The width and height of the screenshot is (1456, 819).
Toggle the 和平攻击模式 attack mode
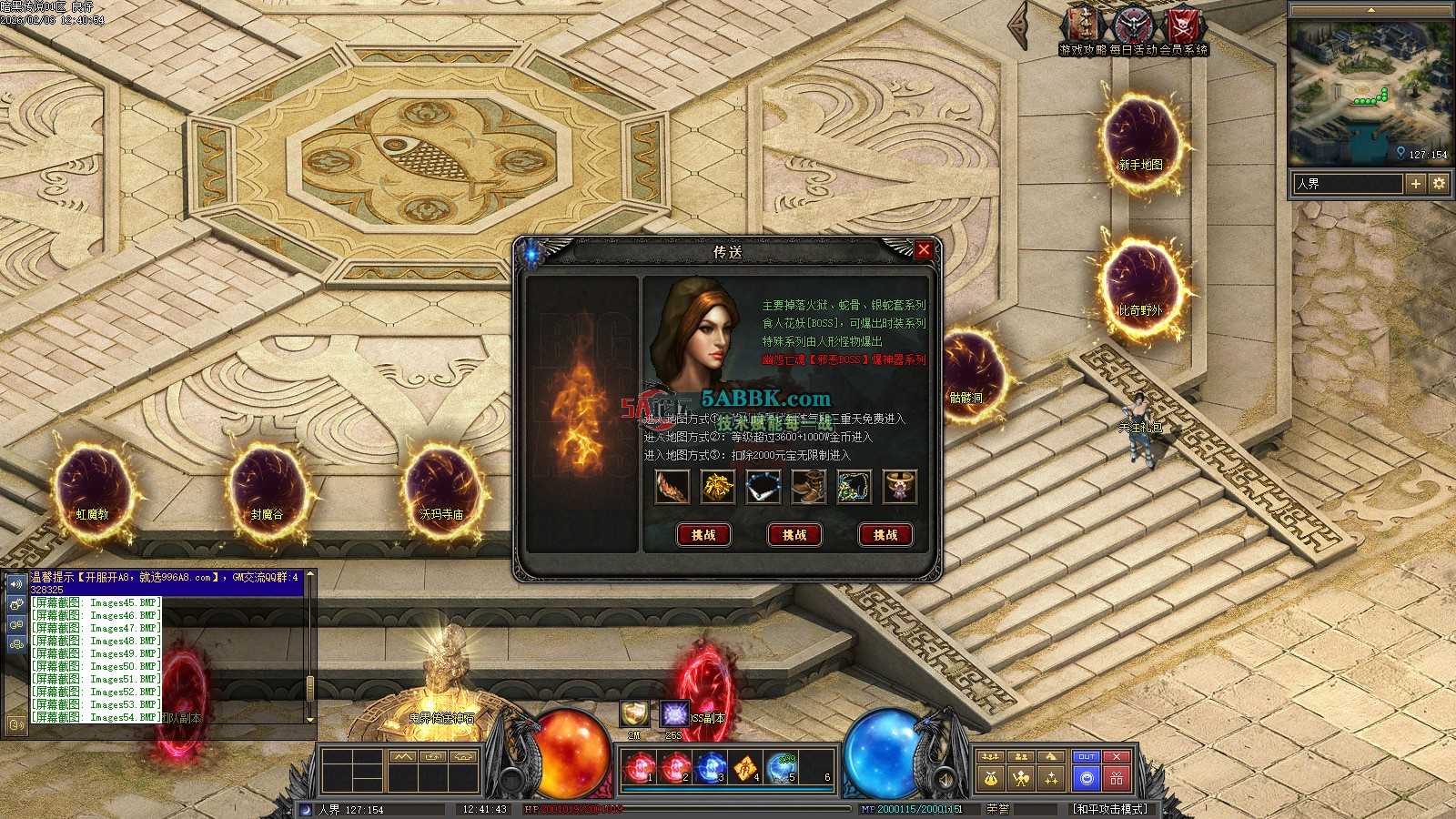coord(1110,809)
